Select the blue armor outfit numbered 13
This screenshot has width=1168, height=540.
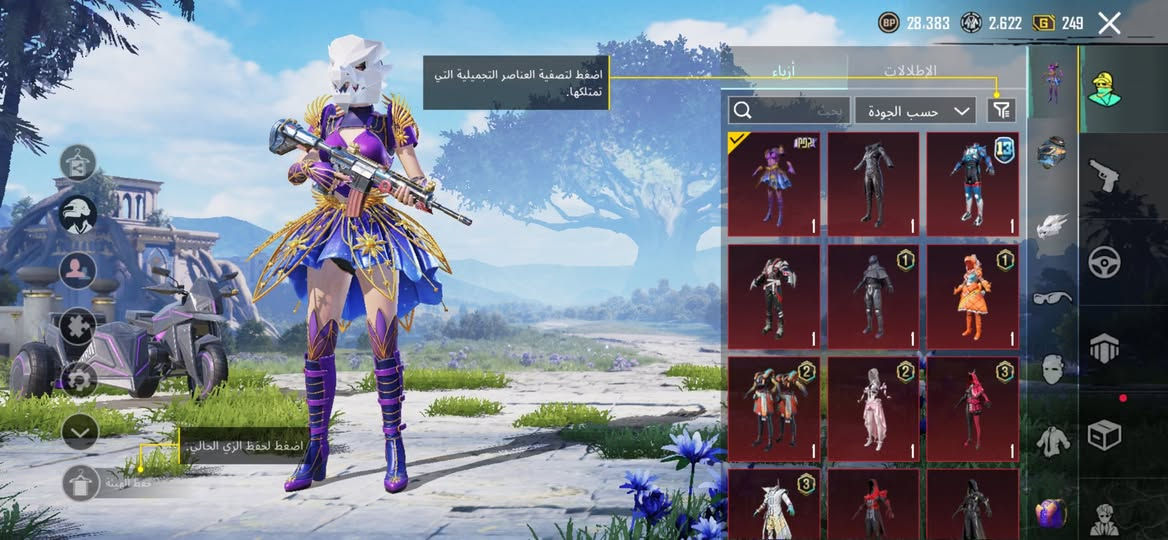pos(972,183)
